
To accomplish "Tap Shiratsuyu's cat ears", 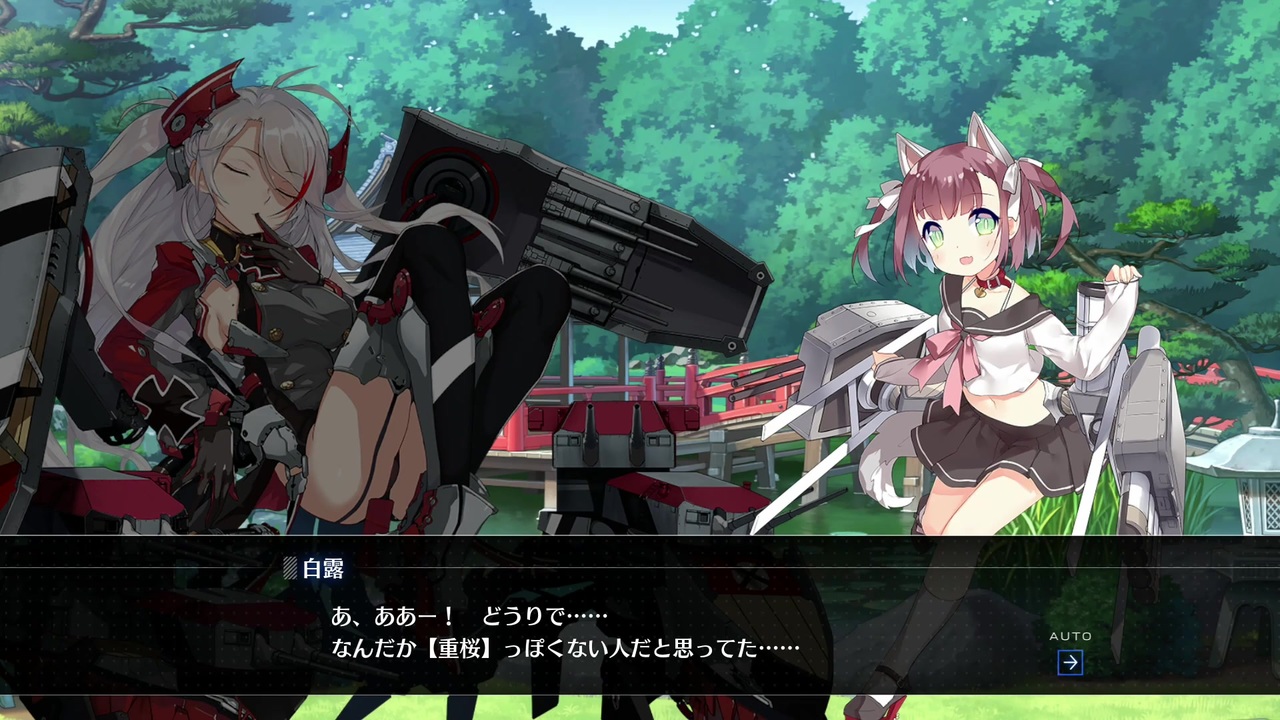I will (910, 150).
